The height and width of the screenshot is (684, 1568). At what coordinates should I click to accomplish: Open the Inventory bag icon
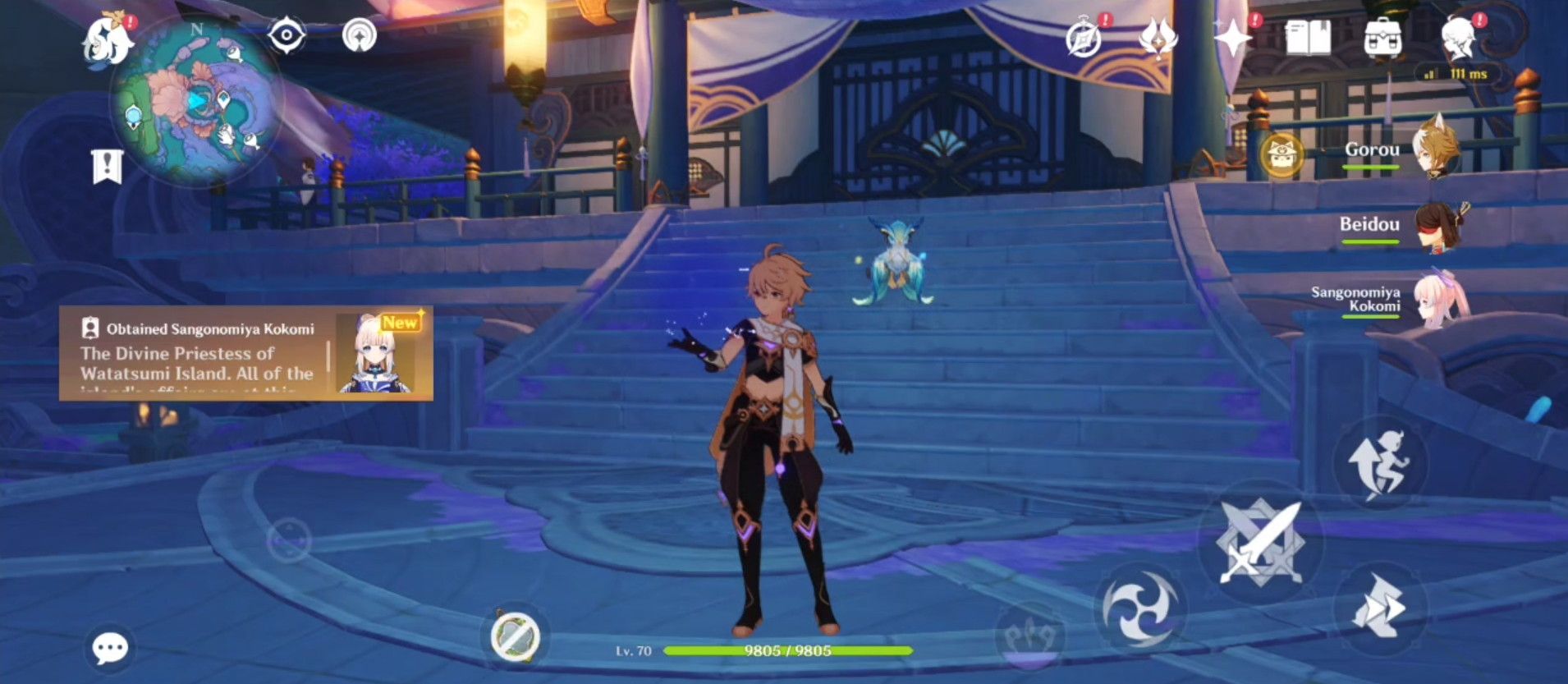pyautogui.click(x=1382, y=36)
